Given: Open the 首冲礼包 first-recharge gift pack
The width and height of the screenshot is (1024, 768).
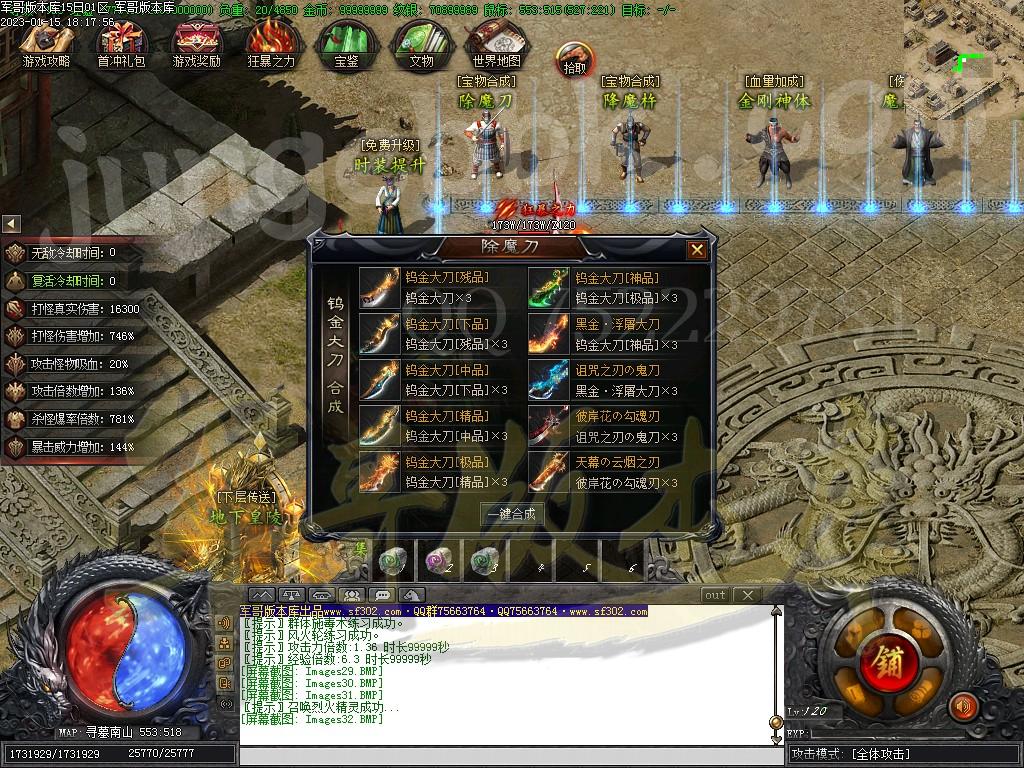Looking at the screenshot, I should click(121, 43).
